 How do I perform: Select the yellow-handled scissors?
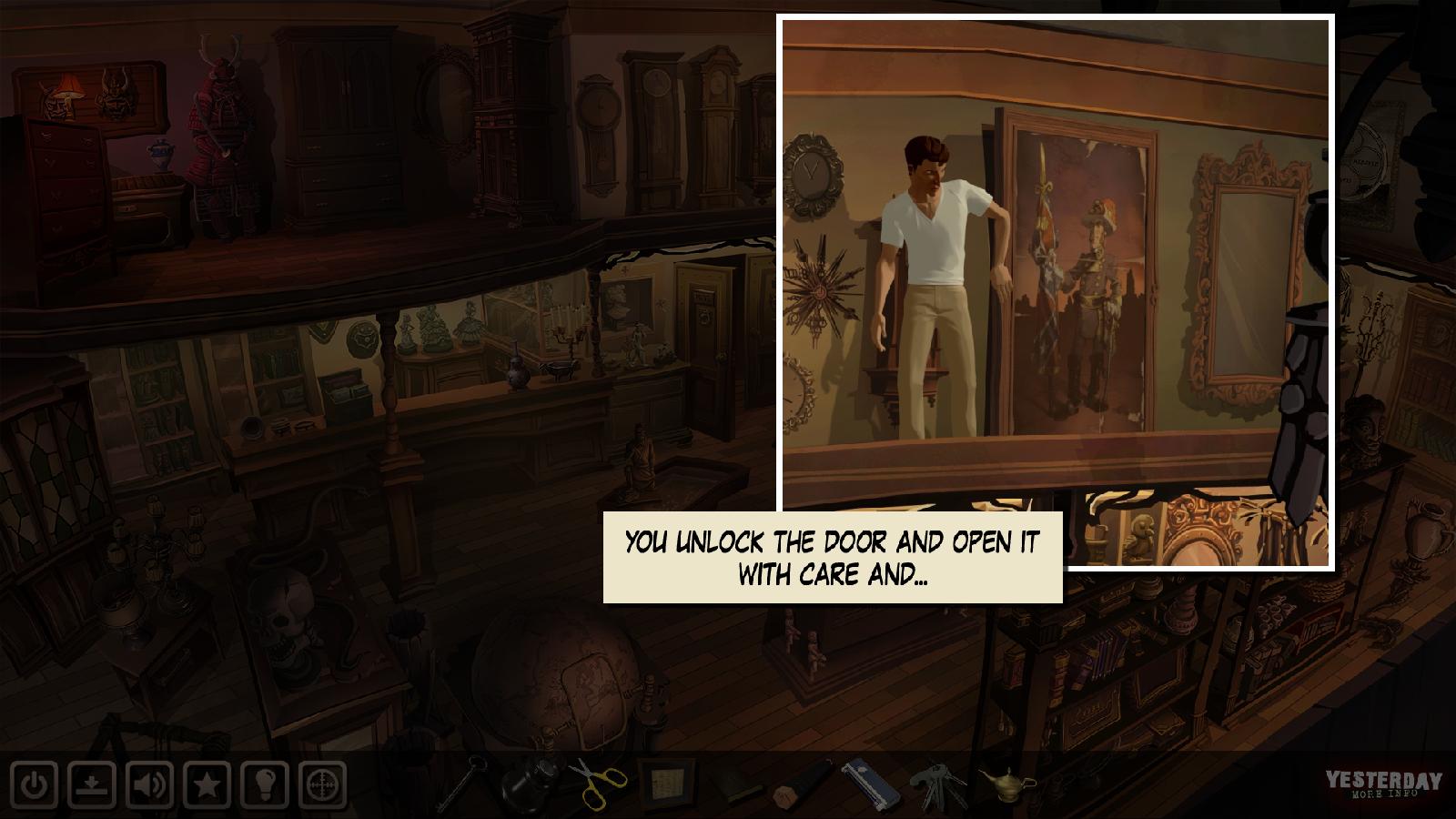[x=599, y=783]
